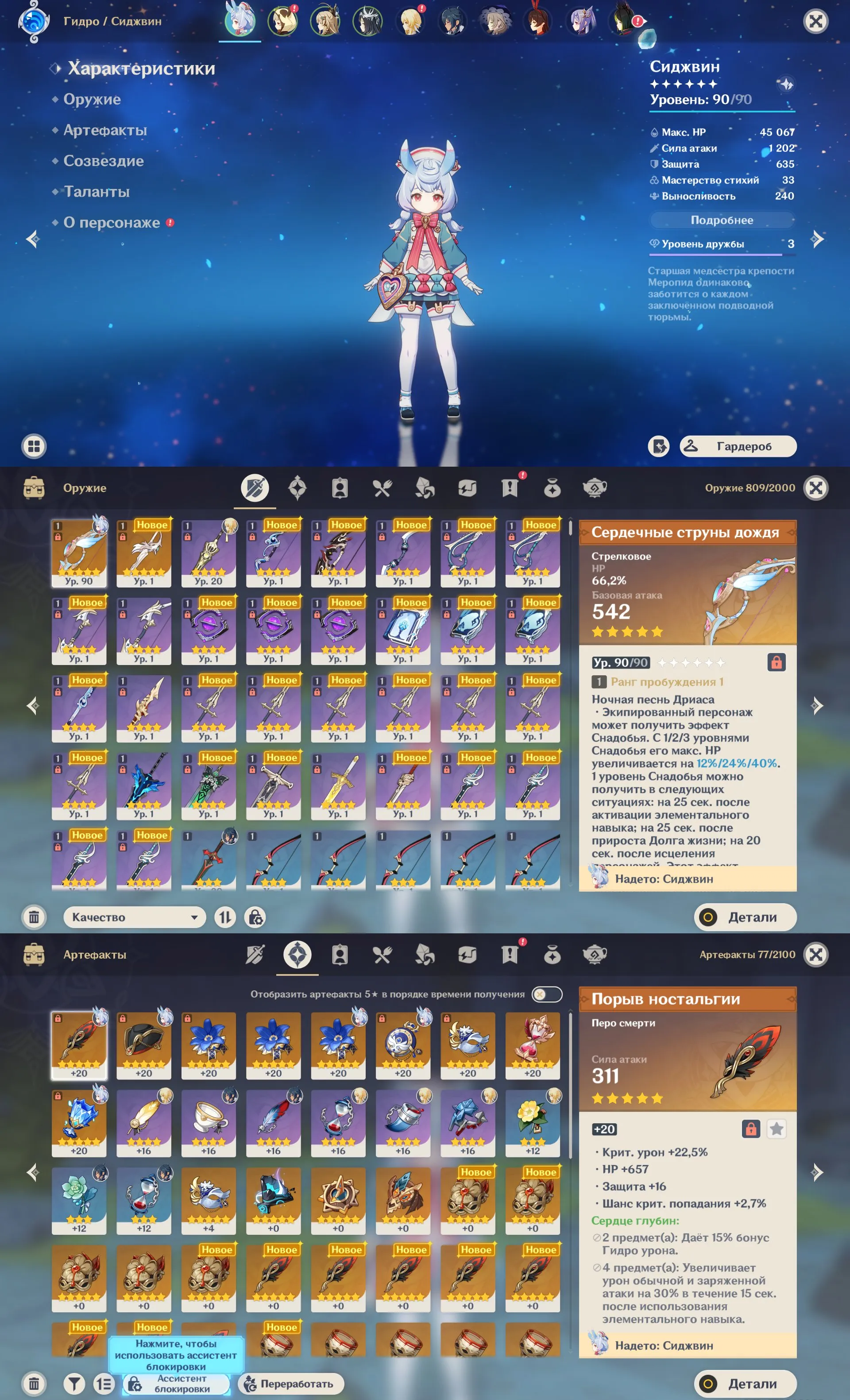
Task: Open the Materials tab (crystal icon)
Action: coord(425,487)
